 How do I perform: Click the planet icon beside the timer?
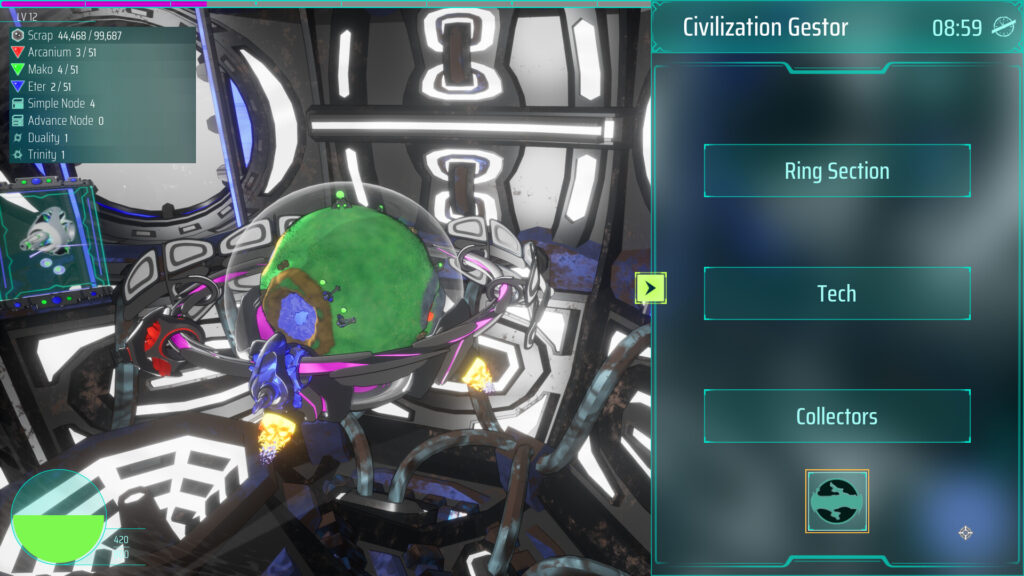[x=1002, y=27]
